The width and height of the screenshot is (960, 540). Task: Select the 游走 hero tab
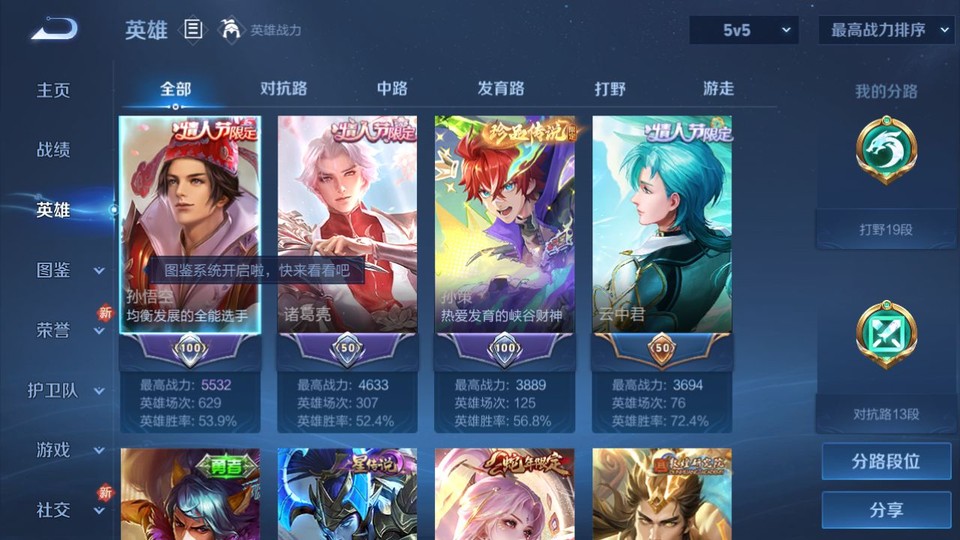click(718, 88)
